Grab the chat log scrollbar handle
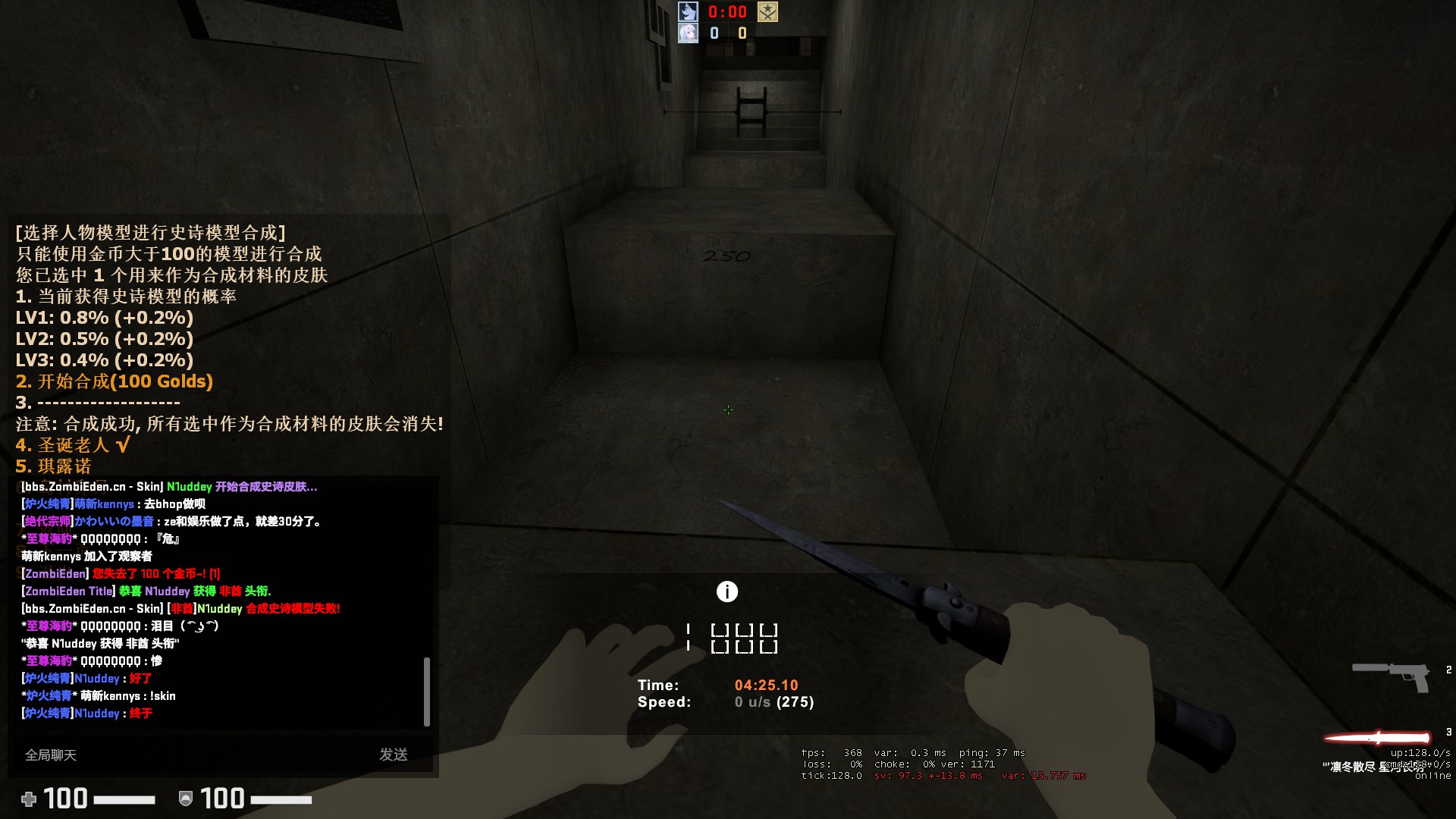The width and height of the screenshot is (1456, 819). tap(426, 691)
